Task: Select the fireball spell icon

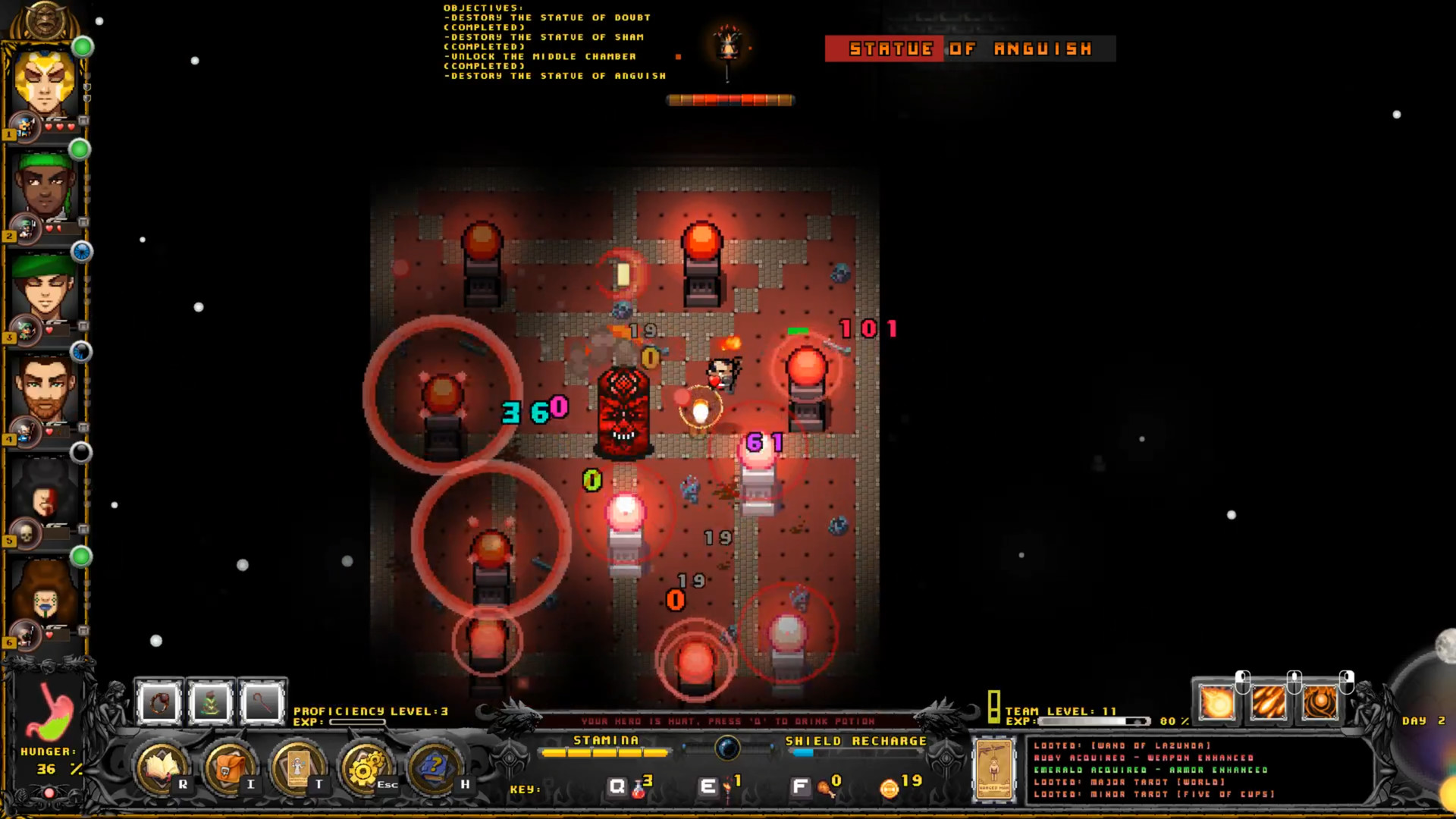Action: click(x=1217, y=701)
